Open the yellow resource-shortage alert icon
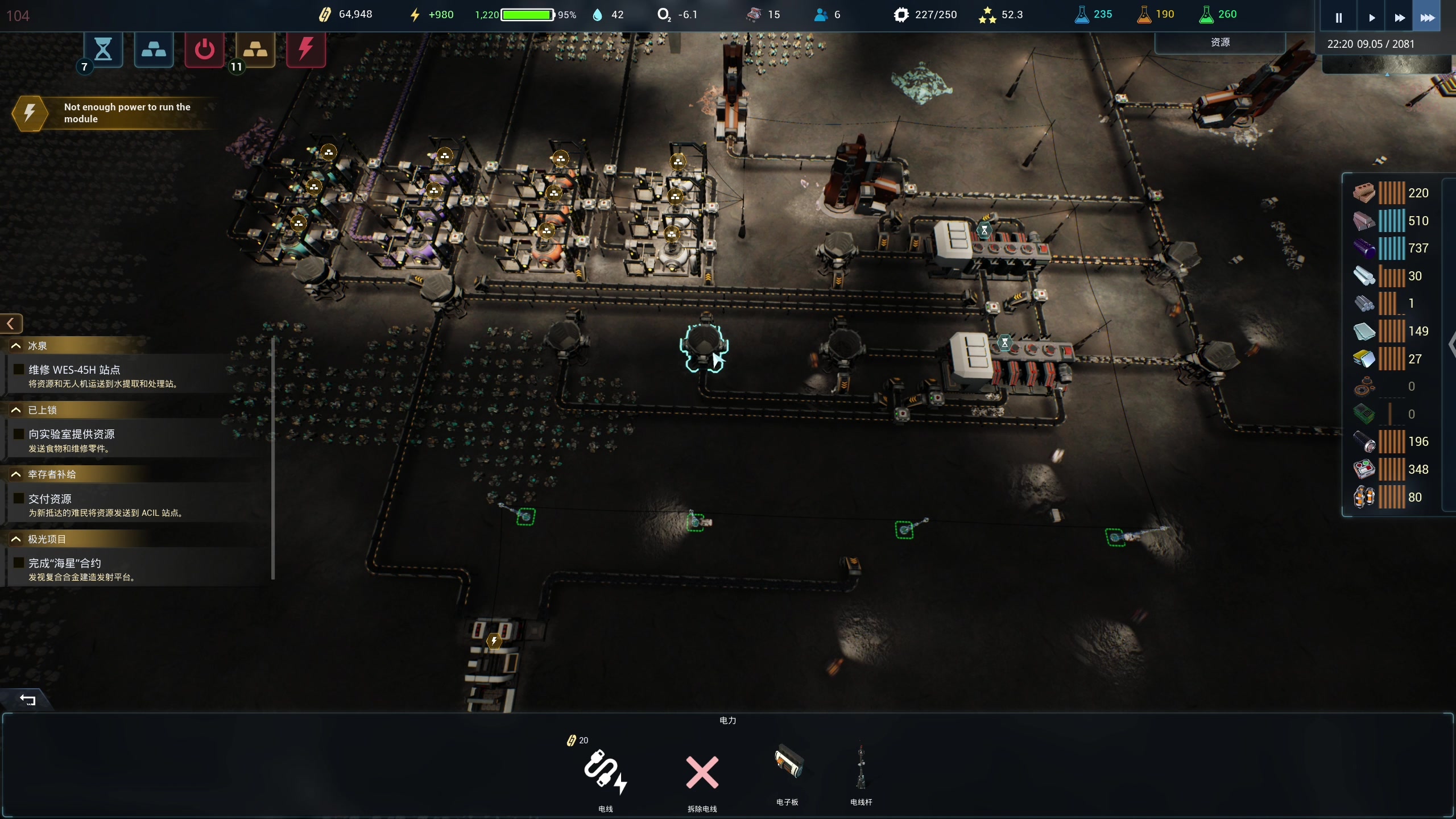The height and width of the screenshot is (819, 1456). [255, 49]
